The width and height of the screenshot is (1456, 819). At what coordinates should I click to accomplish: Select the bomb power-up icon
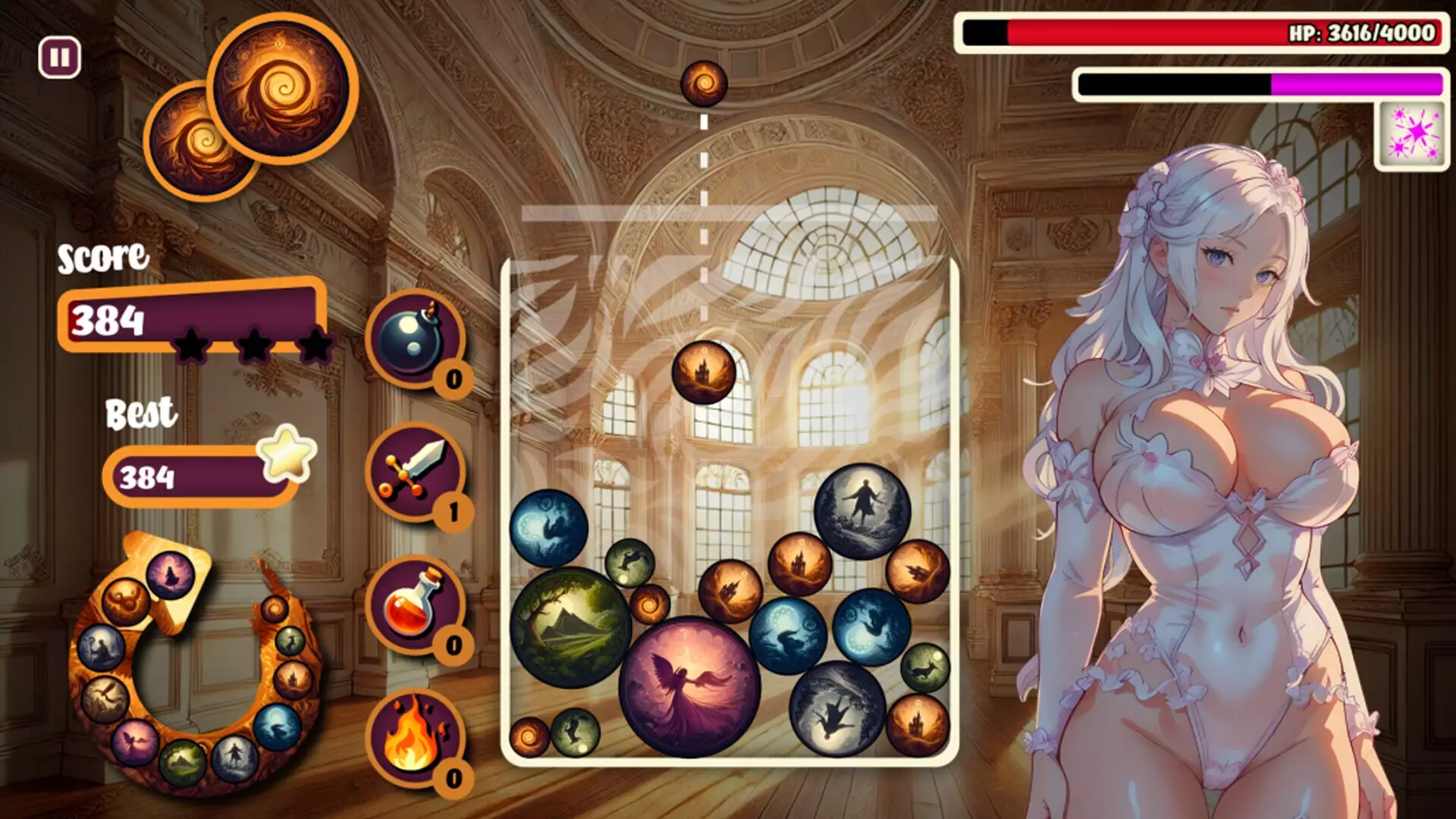click(x=414, y=344)
